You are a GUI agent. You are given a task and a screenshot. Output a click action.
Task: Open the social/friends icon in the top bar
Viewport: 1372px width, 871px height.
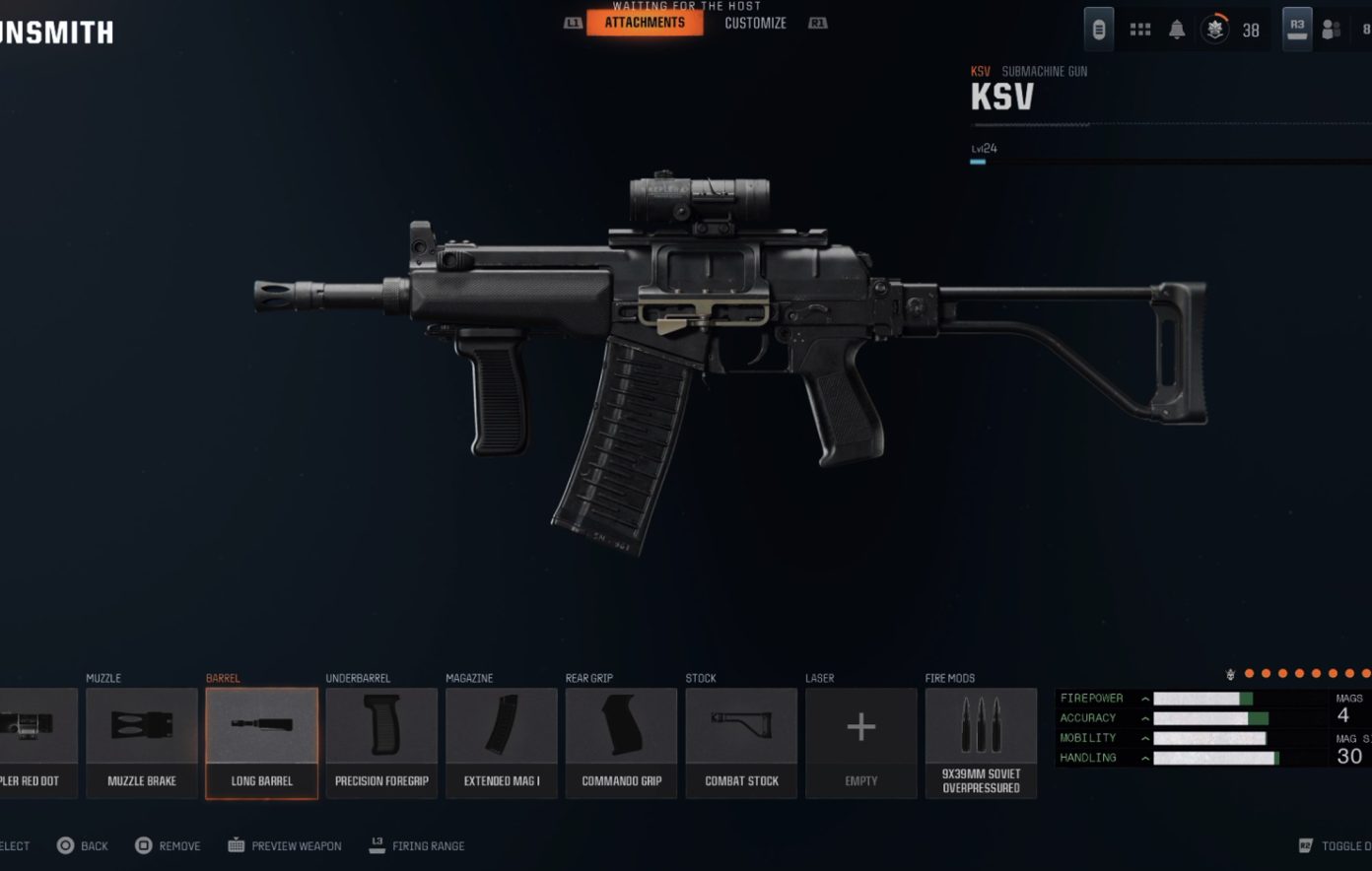pos(1333,31)
